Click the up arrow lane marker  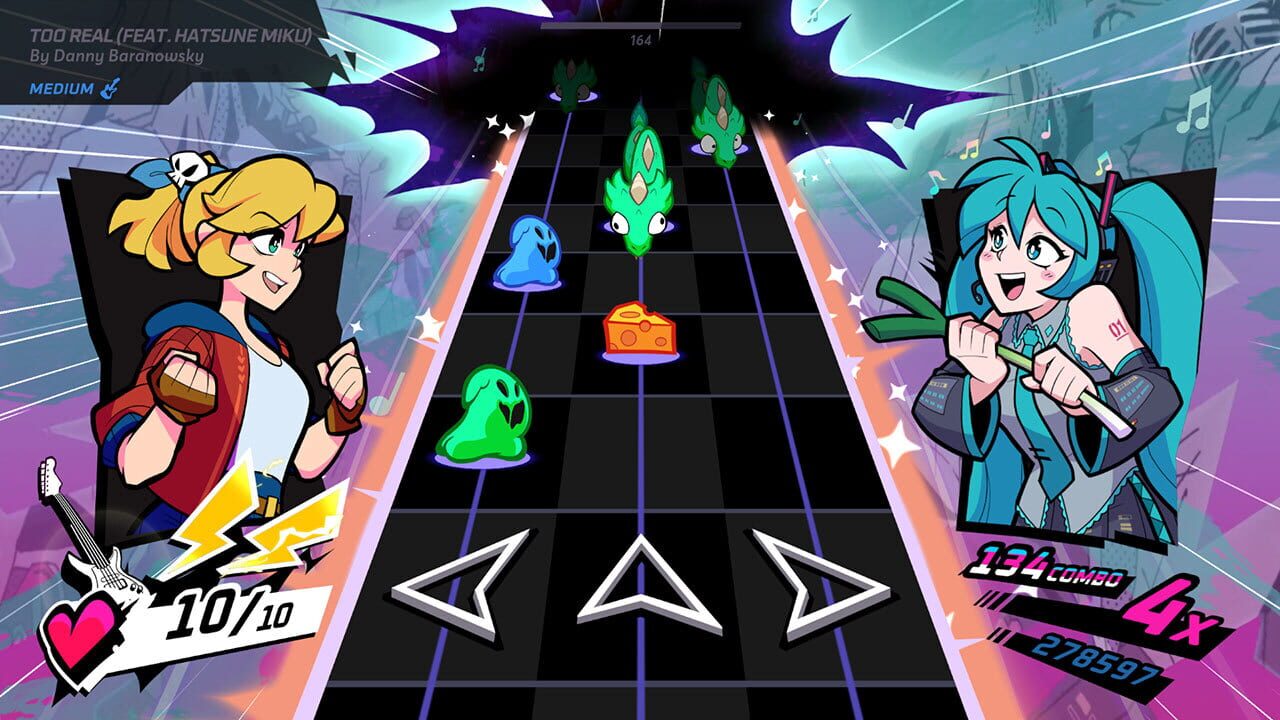640,585
